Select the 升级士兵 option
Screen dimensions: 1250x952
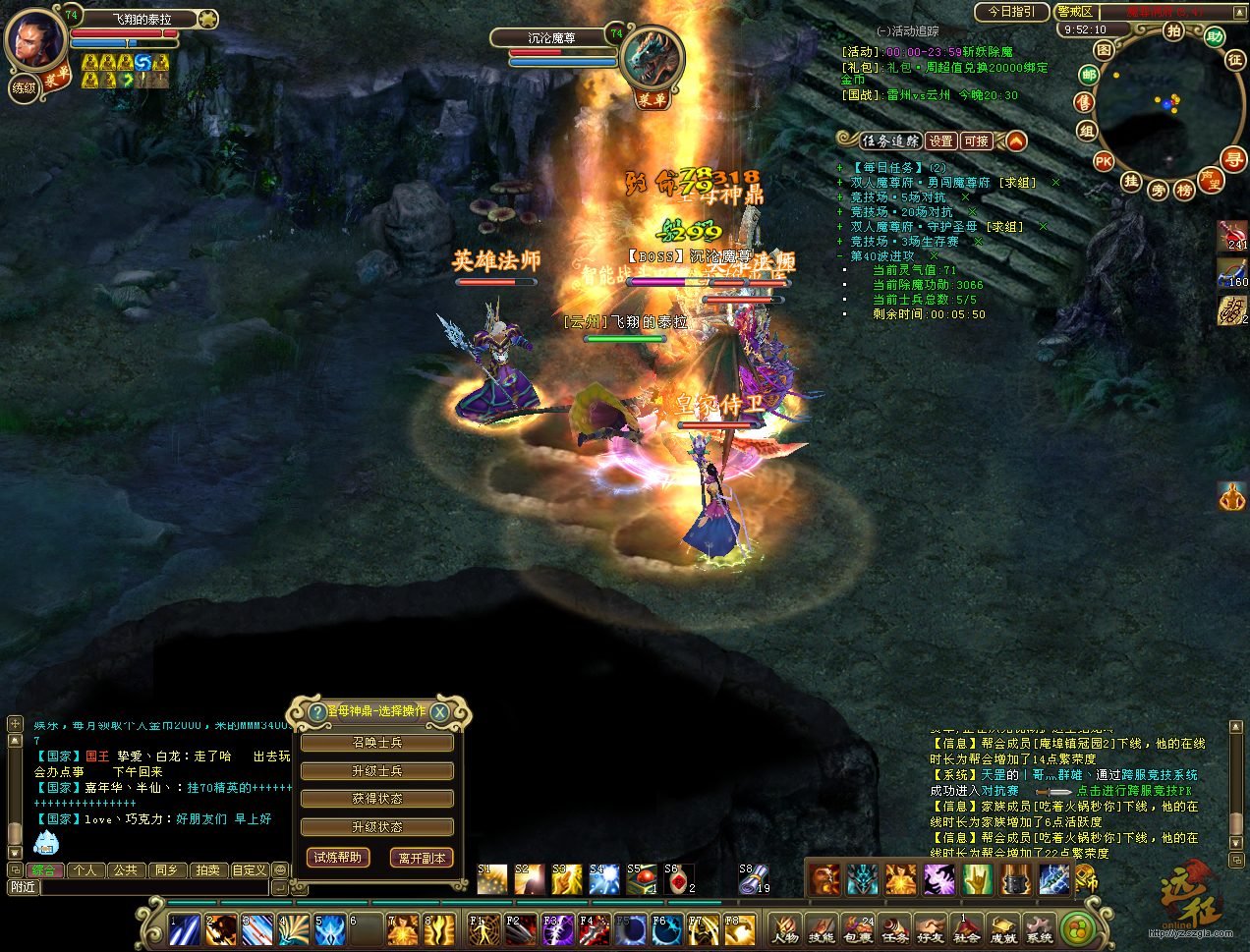point(377,771)
